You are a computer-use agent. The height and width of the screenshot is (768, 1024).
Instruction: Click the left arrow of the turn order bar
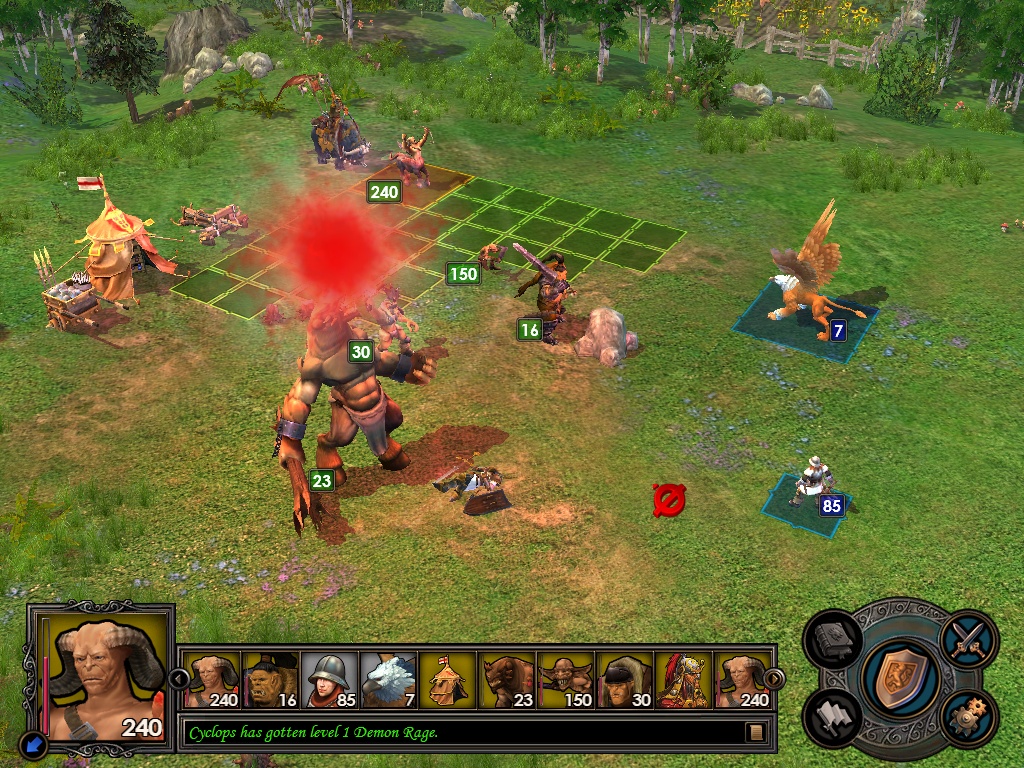click(182, 679)
